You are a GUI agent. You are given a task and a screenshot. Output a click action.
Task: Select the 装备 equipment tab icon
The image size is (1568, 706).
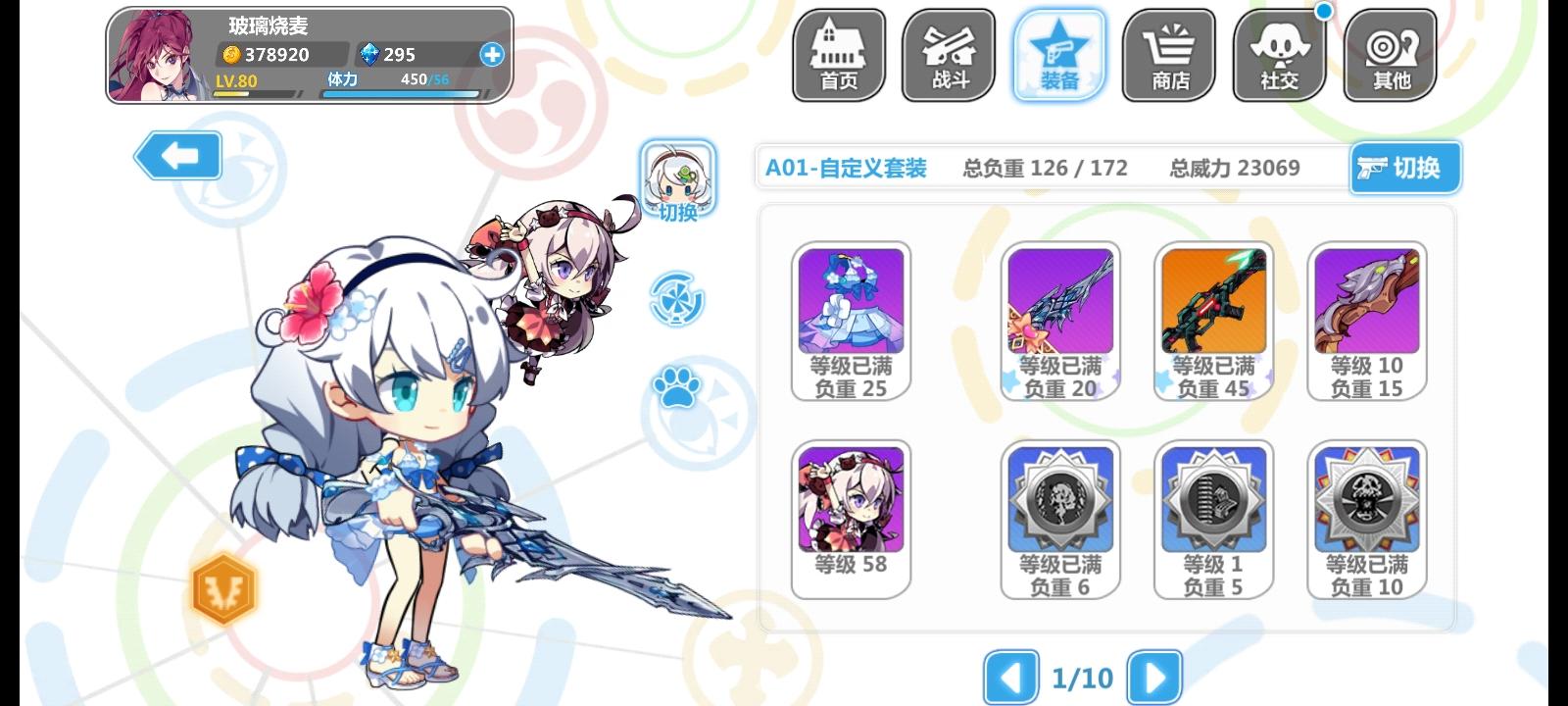point(1058,54)
